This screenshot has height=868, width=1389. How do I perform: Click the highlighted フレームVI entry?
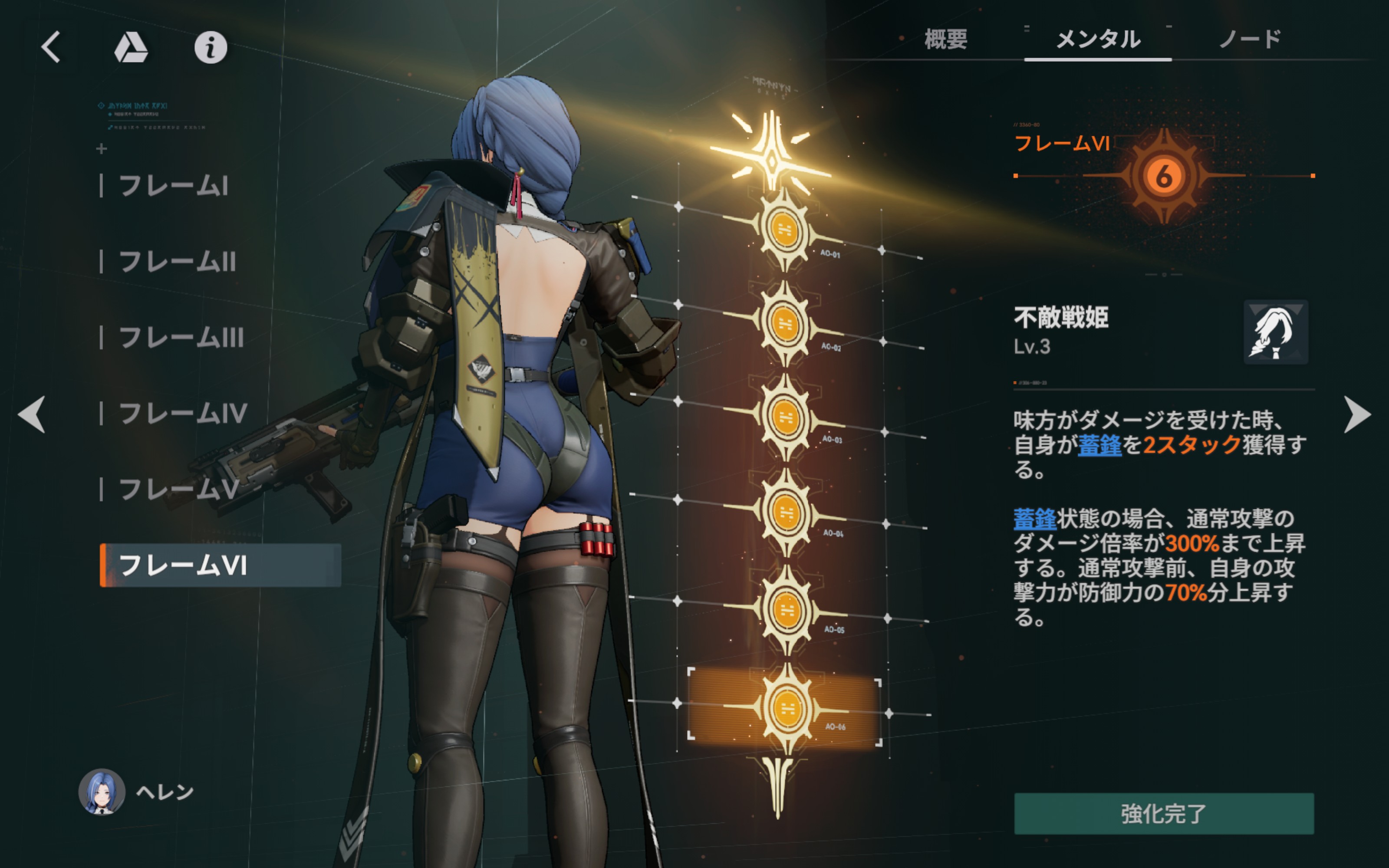tap(221, 566)
